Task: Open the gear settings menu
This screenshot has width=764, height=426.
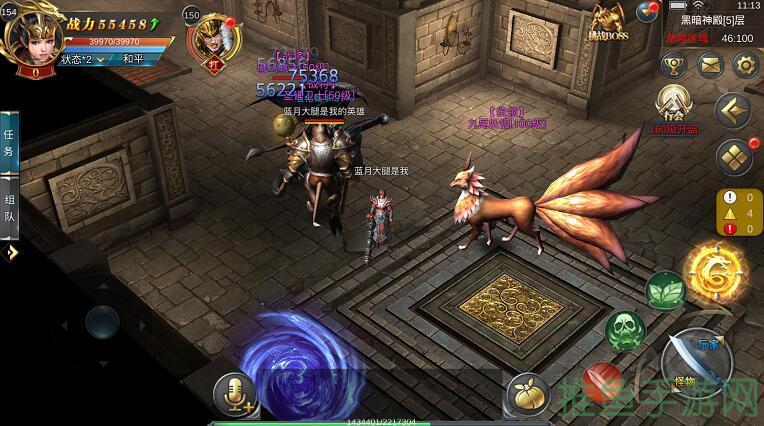Action: click(744, 66)
